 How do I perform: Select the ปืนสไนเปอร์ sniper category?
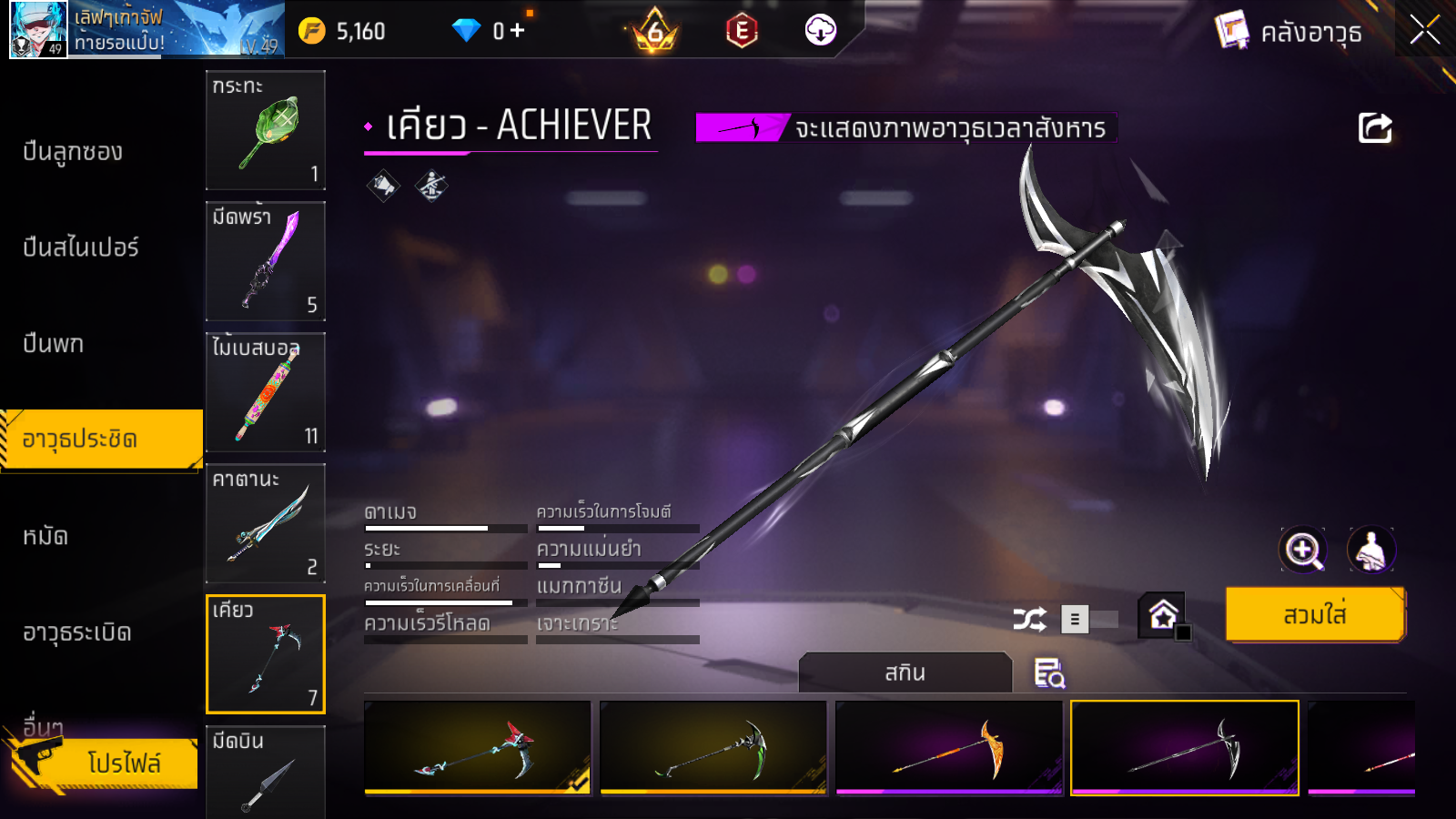(81, 248)
